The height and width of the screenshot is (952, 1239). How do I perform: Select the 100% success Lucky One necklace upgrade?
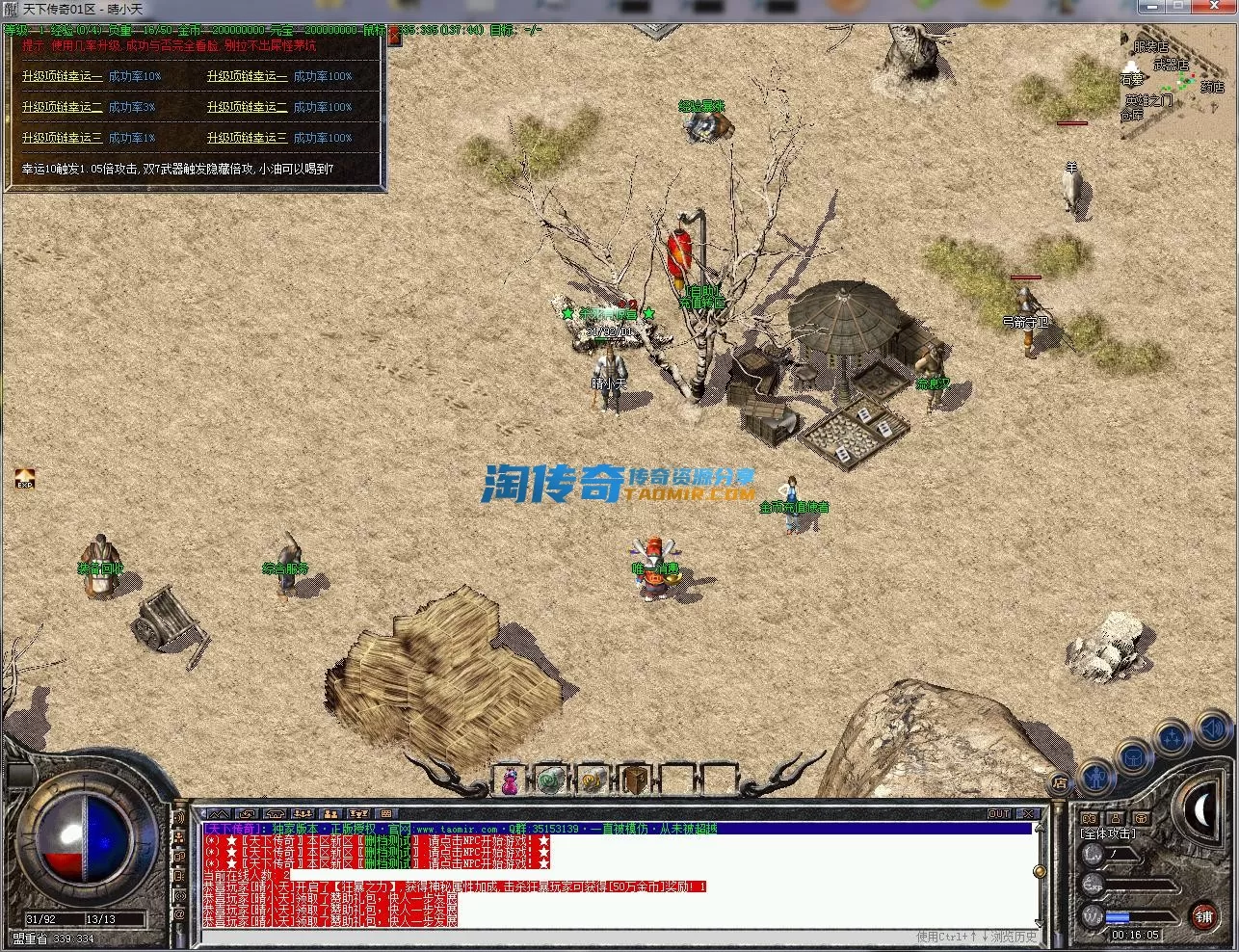[x=247, y=76]
